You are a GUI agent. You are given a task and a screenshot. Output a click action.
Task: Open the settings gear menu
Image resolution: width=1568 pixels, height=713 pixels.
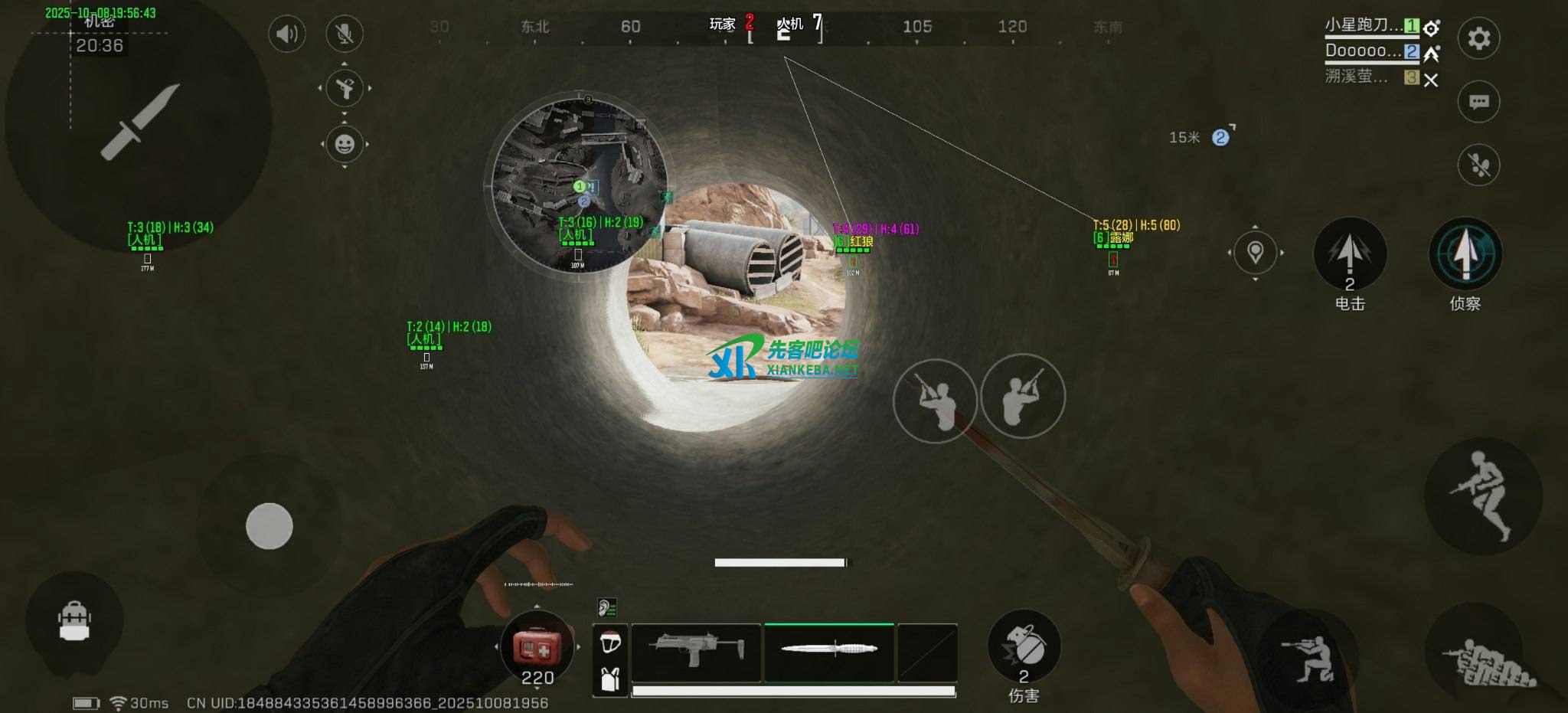1480,38
